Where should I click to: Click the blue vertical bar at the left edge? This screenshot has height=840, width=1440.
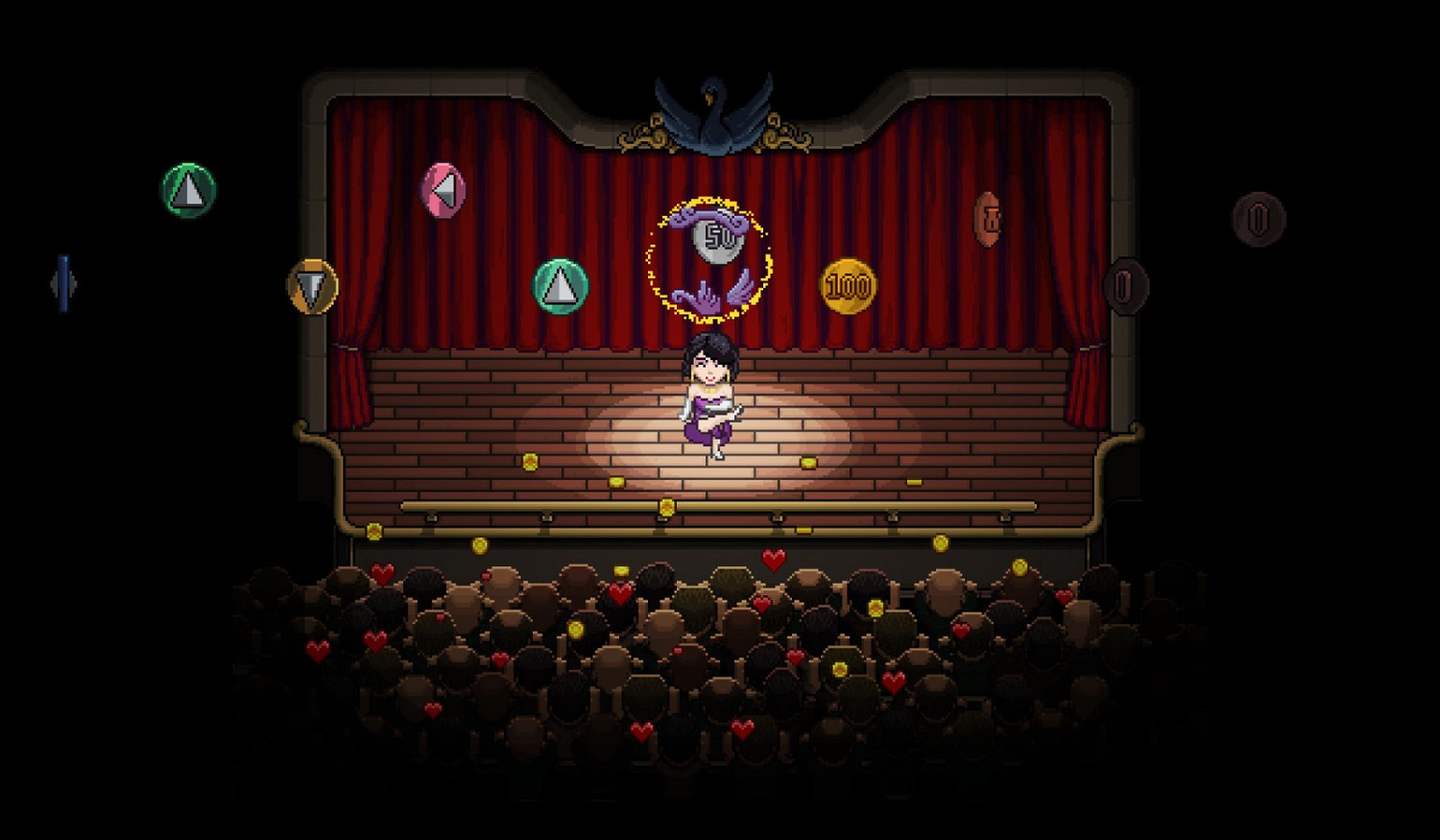tap(63, 282)
